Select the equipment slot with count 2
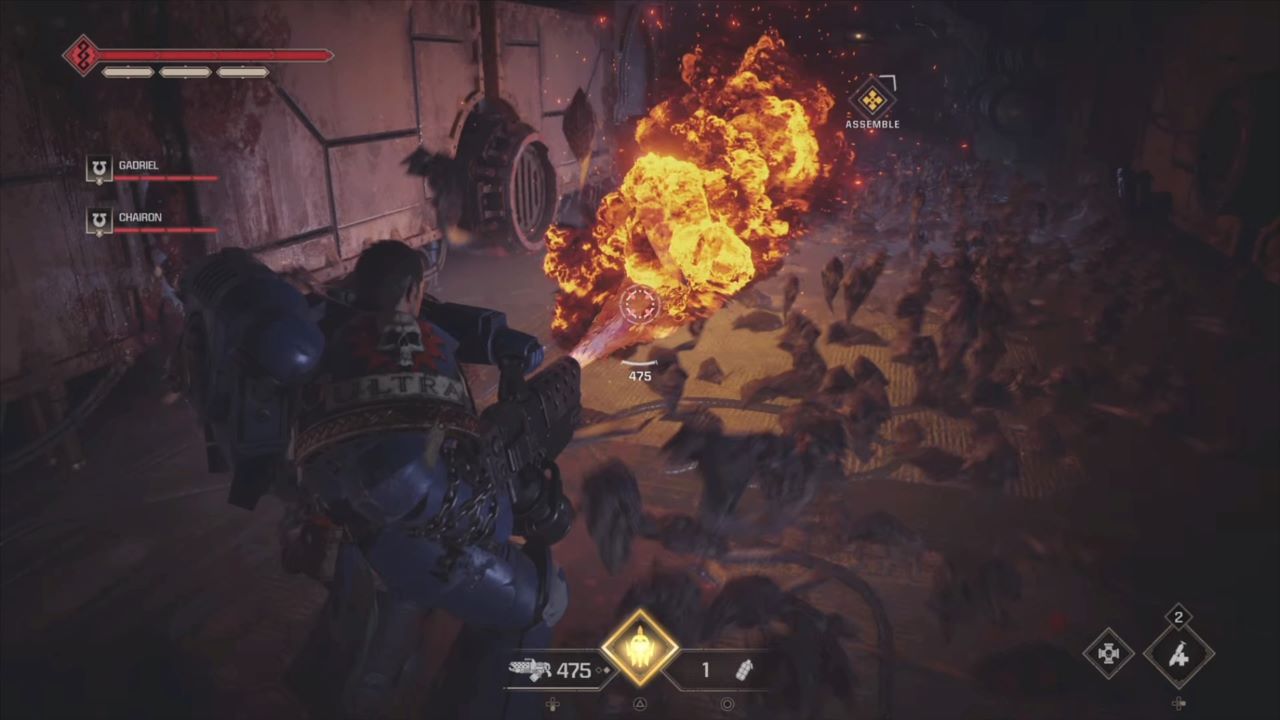This screenshot has height=720, width=1280. pos(1179,655)
